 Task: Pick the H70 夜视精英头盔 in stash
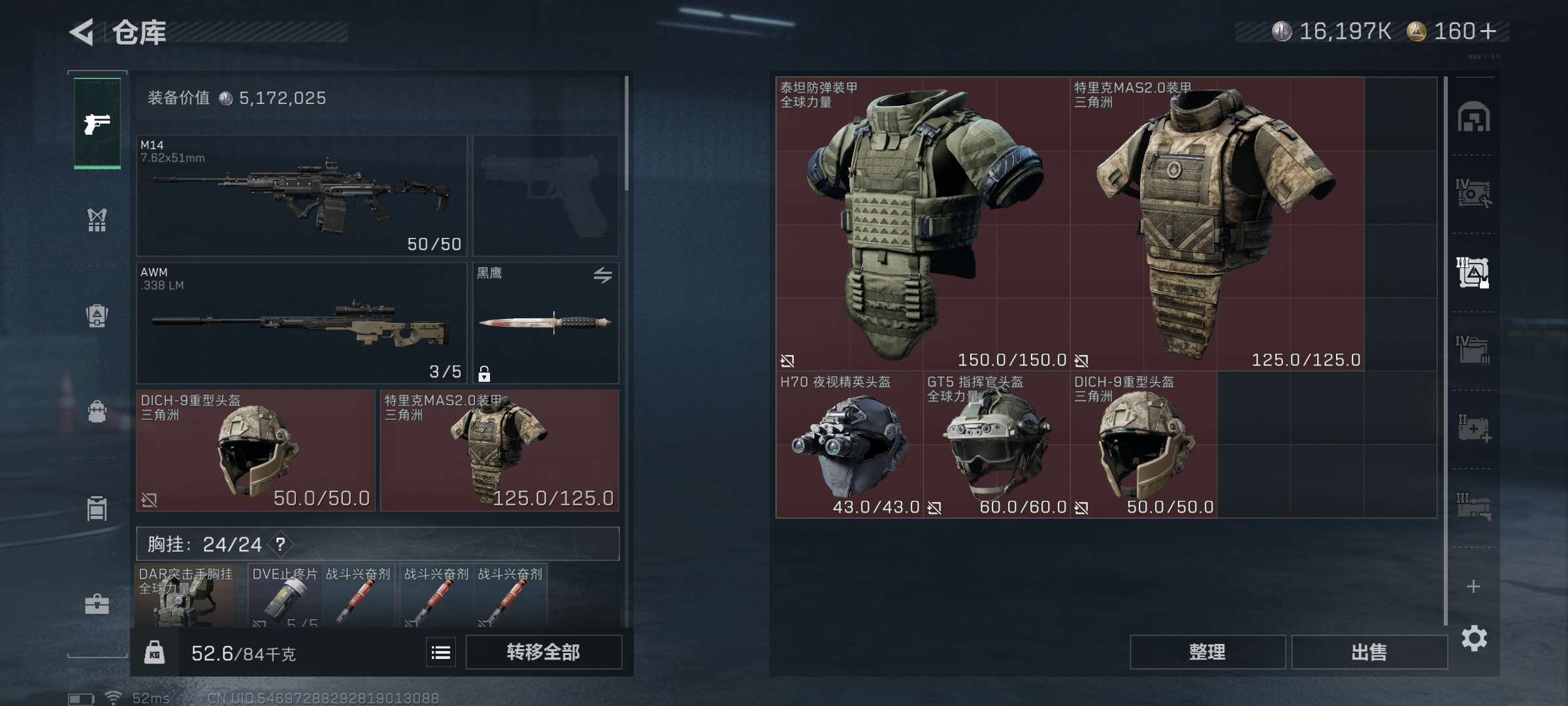(x=849, y=445)
